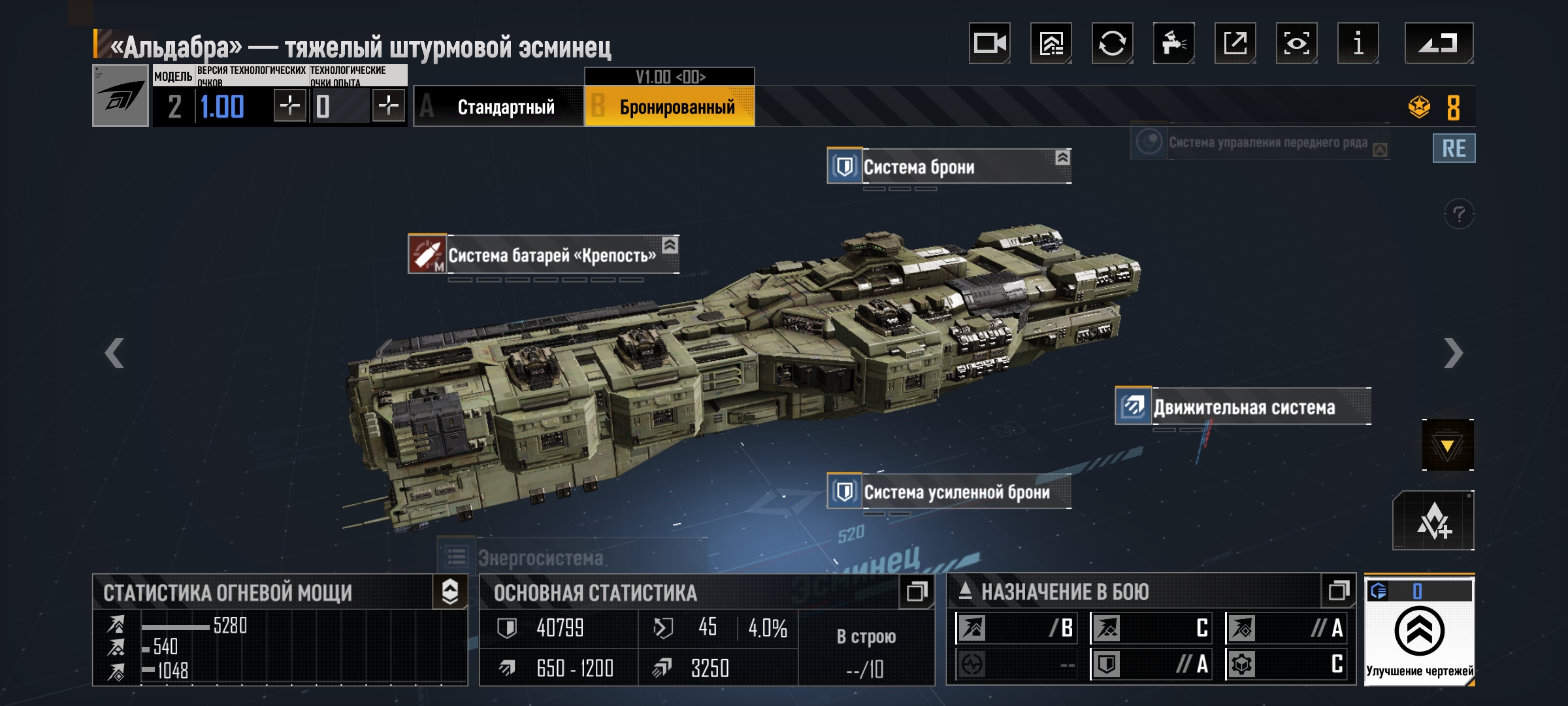
Task: Show the previous ship with left arrow
Action: (114, 354)
